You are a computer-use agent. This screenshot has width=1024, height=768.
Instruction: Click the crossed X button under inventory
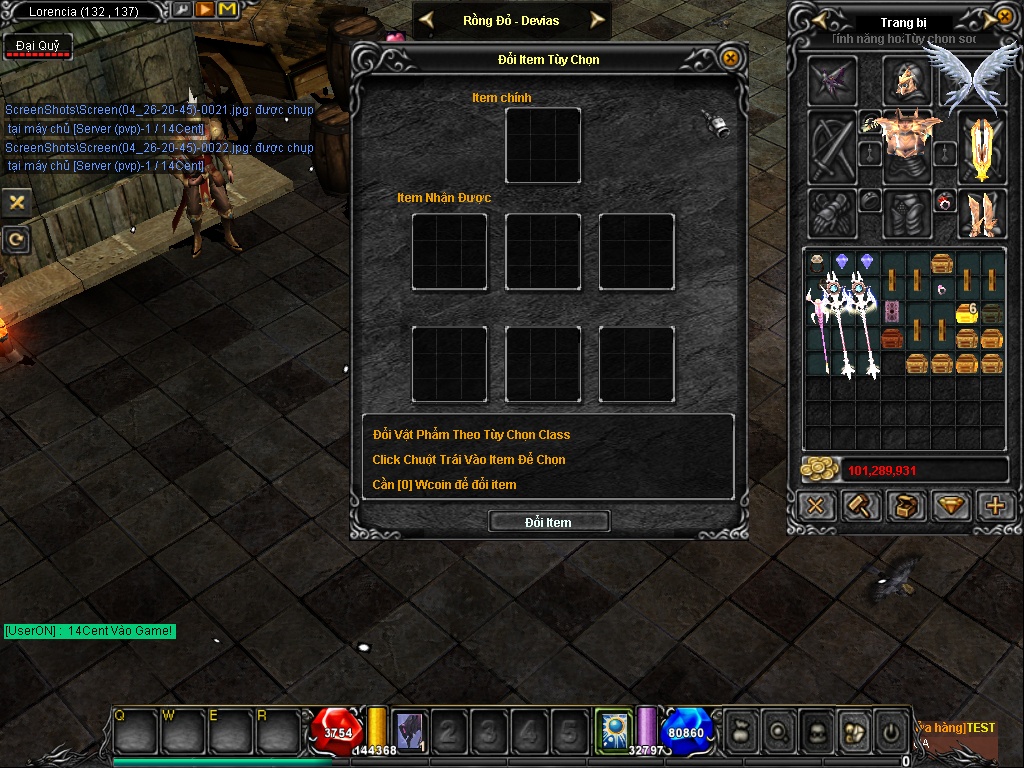coord(816,506)
